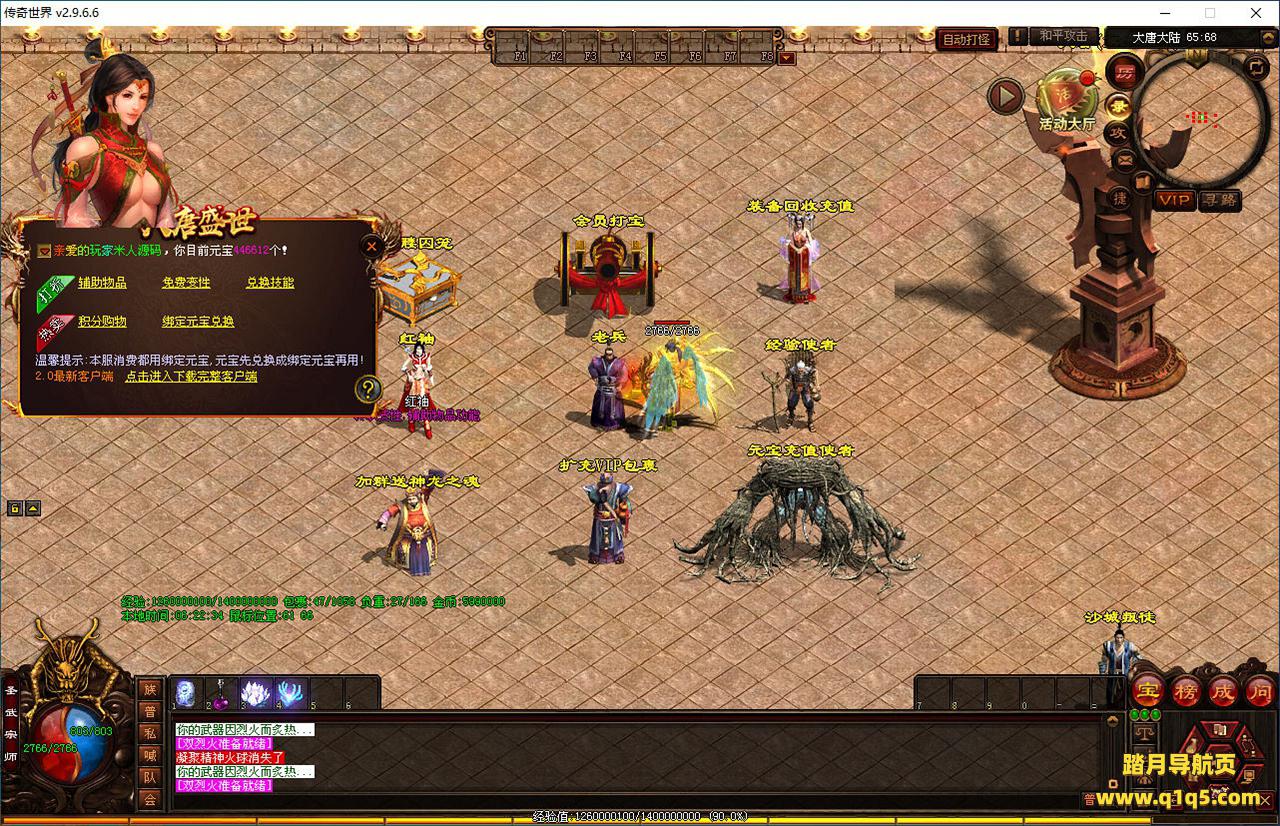Show the 榜 rankings round button
Viewport: 1280px width, 826px height.
coord(1186,691)
